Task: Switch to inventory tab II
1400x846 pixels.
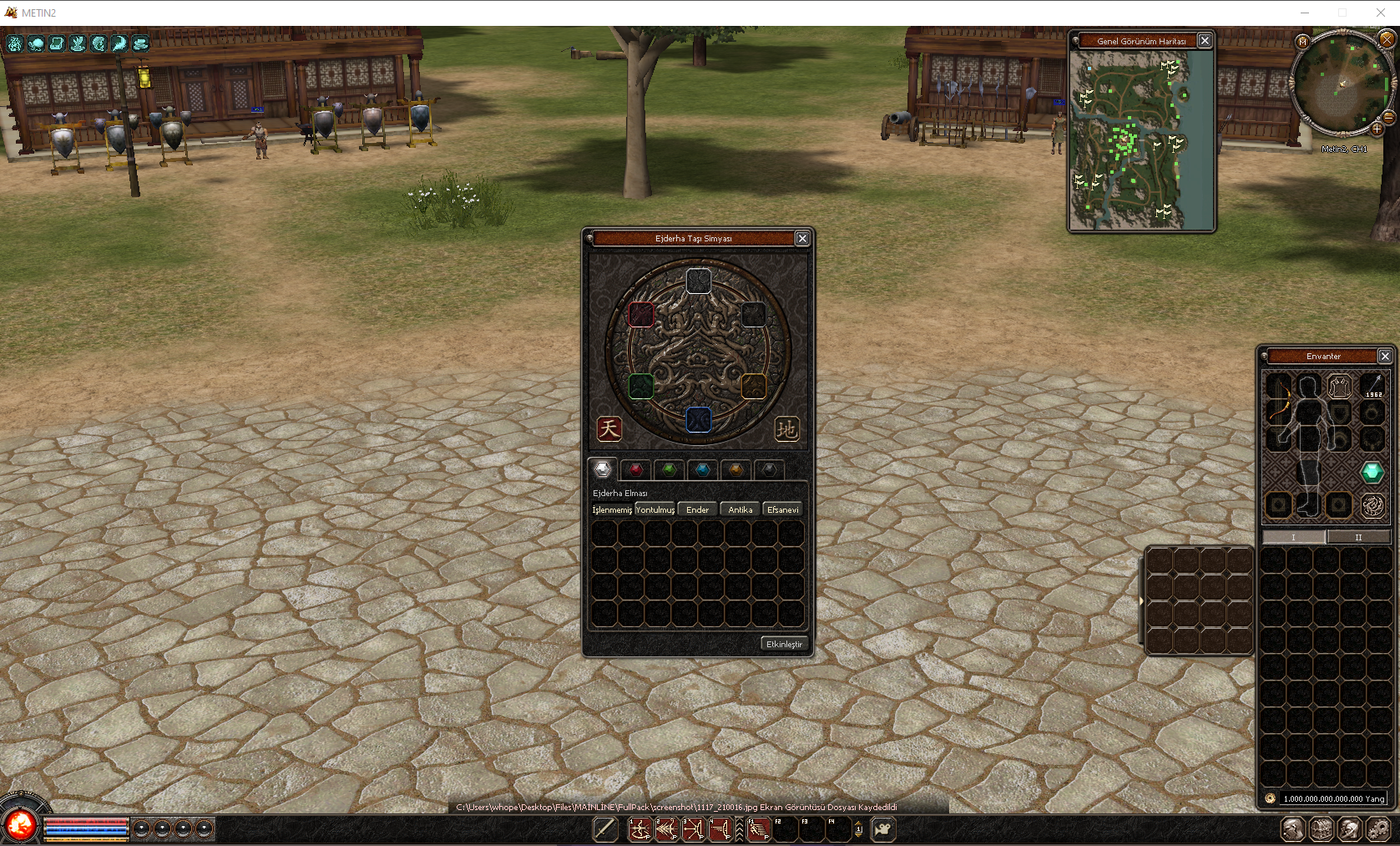Action: [1359, 537]
